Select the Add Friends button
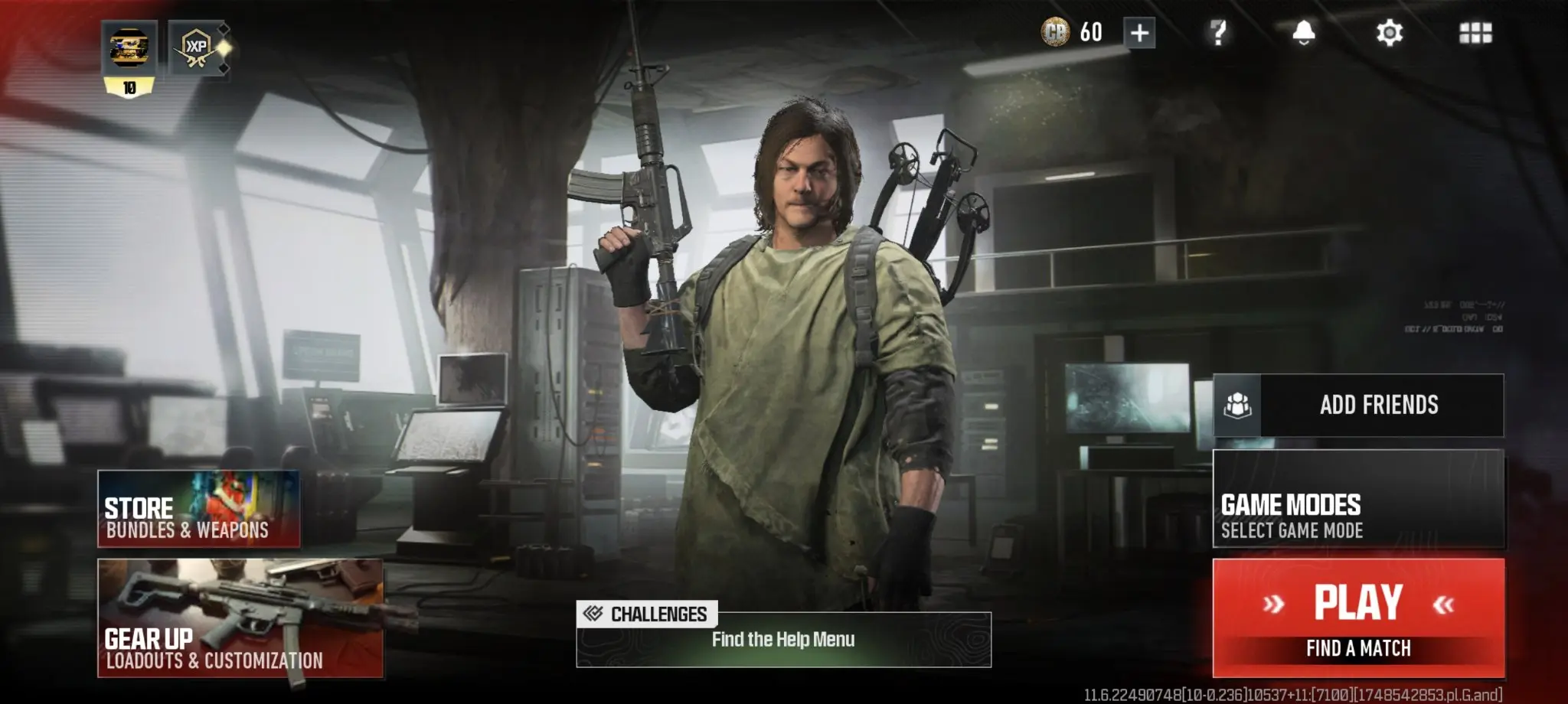 click(1358, 405)
